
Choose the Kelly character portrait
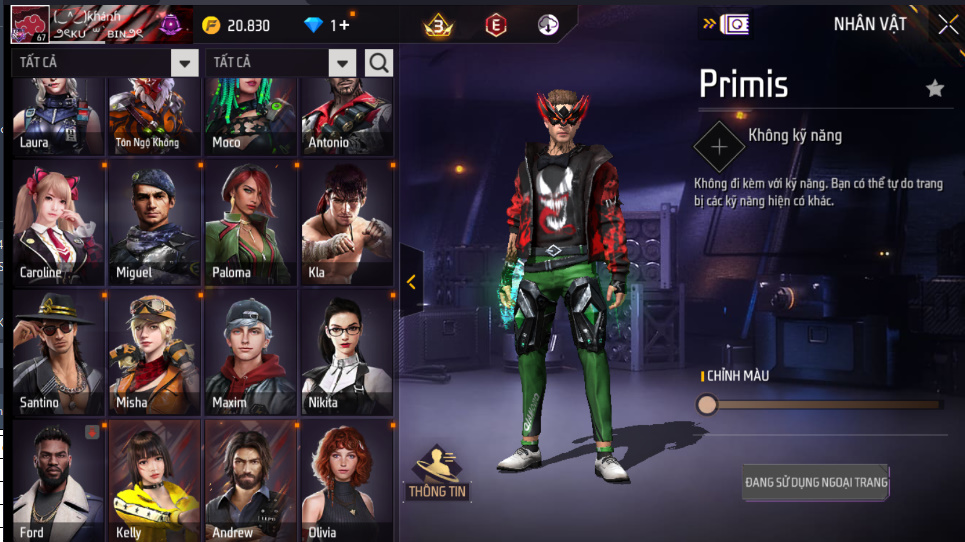click(x=153, y=480)
